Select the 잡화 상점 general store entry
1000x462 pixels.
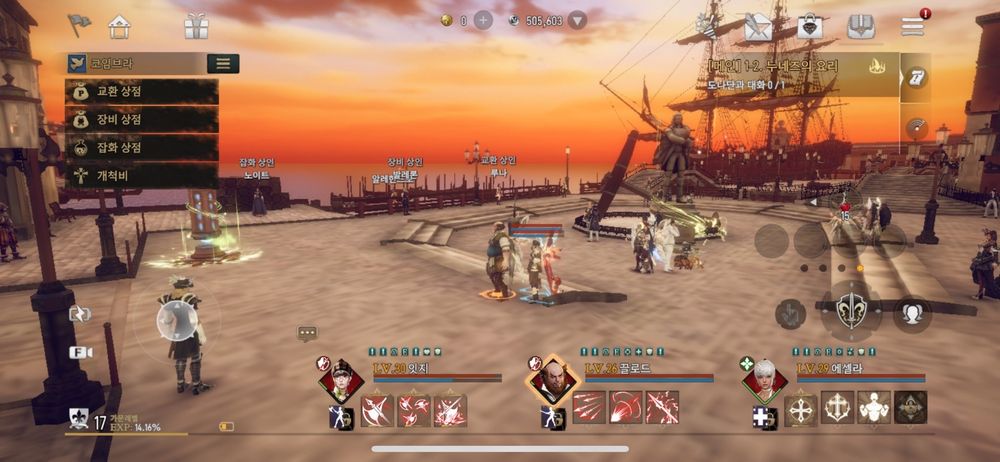[x=141, y=147]
